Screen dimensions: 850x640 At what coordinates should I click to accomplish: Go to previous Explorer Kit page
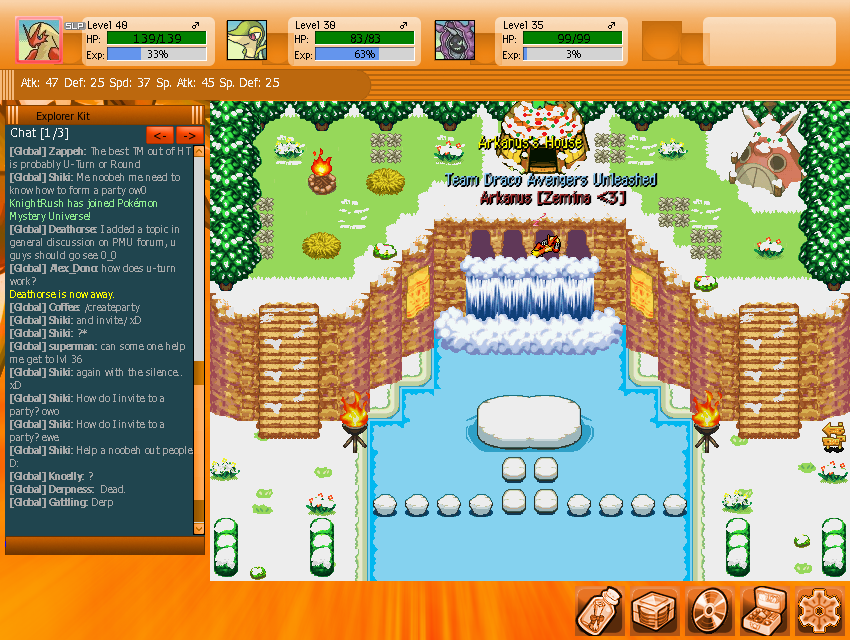pos(160,134)
